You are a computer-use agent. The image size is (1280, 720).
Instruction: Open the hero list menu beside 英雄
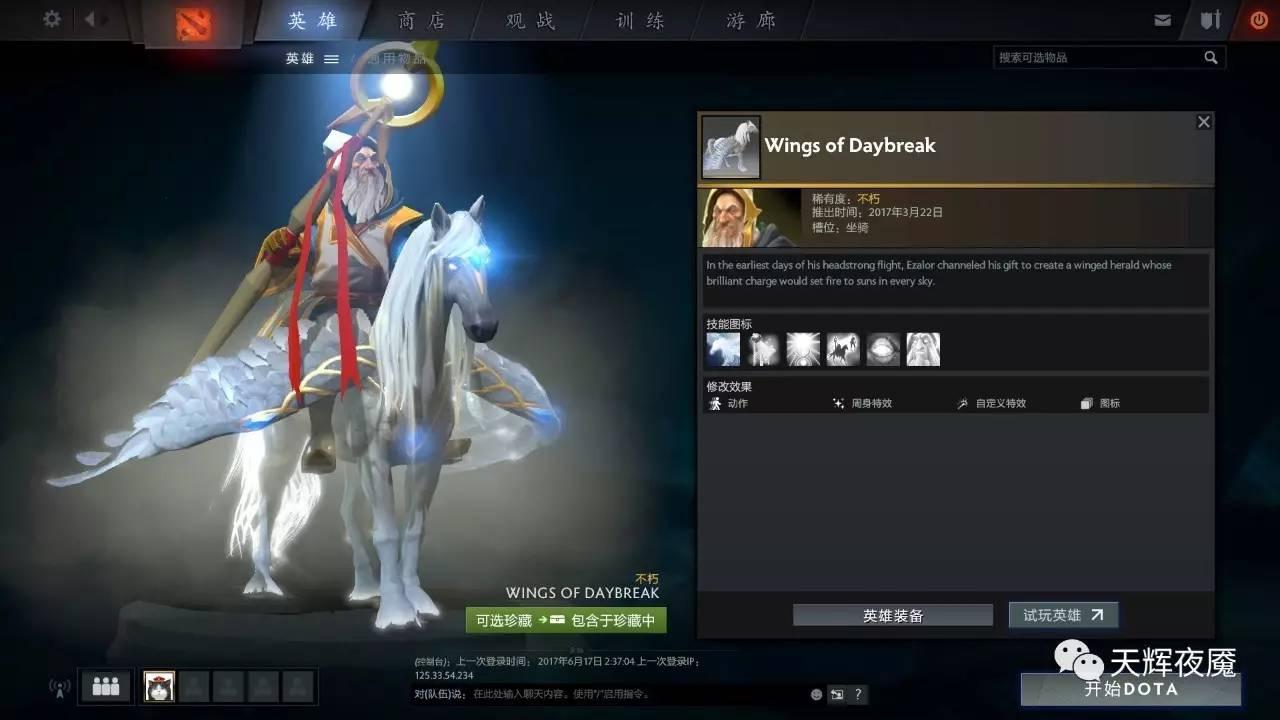coord(331,58)
